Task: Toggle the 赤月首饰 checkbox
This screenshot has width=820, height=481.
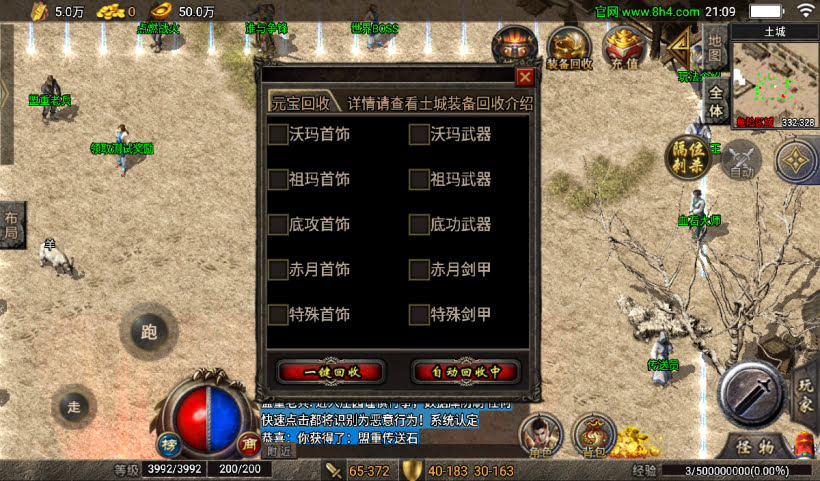Action: tap(279, 270)
